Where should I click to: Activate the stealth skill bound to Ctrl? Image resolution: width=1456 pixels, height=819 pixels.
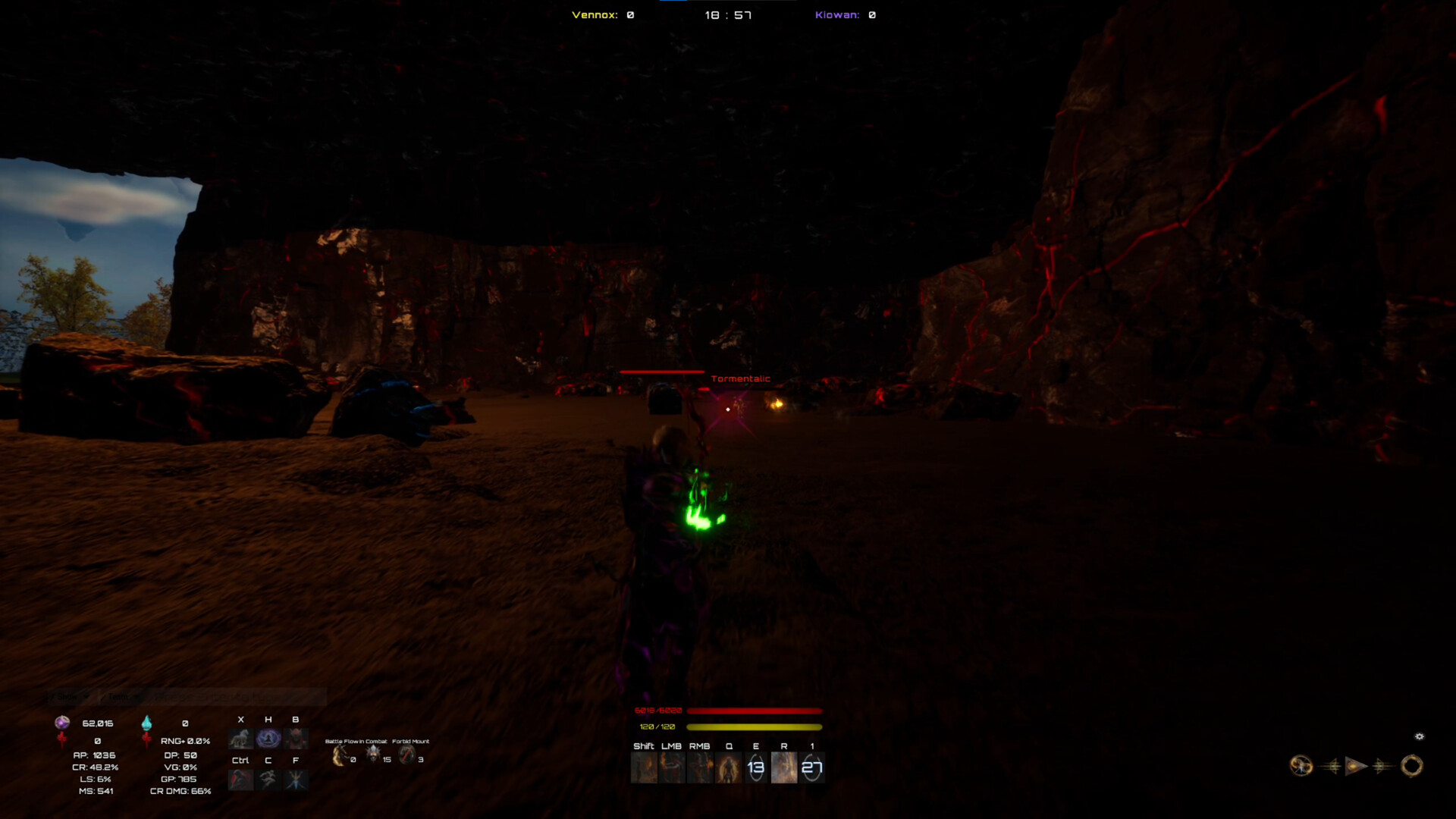[240, 780]
